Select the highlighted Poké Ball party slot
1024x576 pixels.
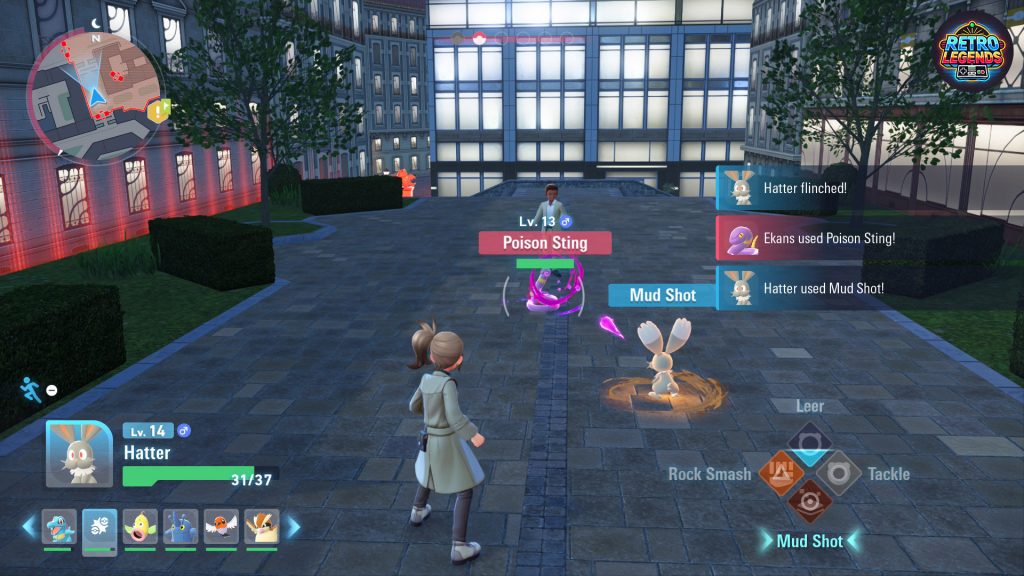pyautogui.click(x=99, y=527)
